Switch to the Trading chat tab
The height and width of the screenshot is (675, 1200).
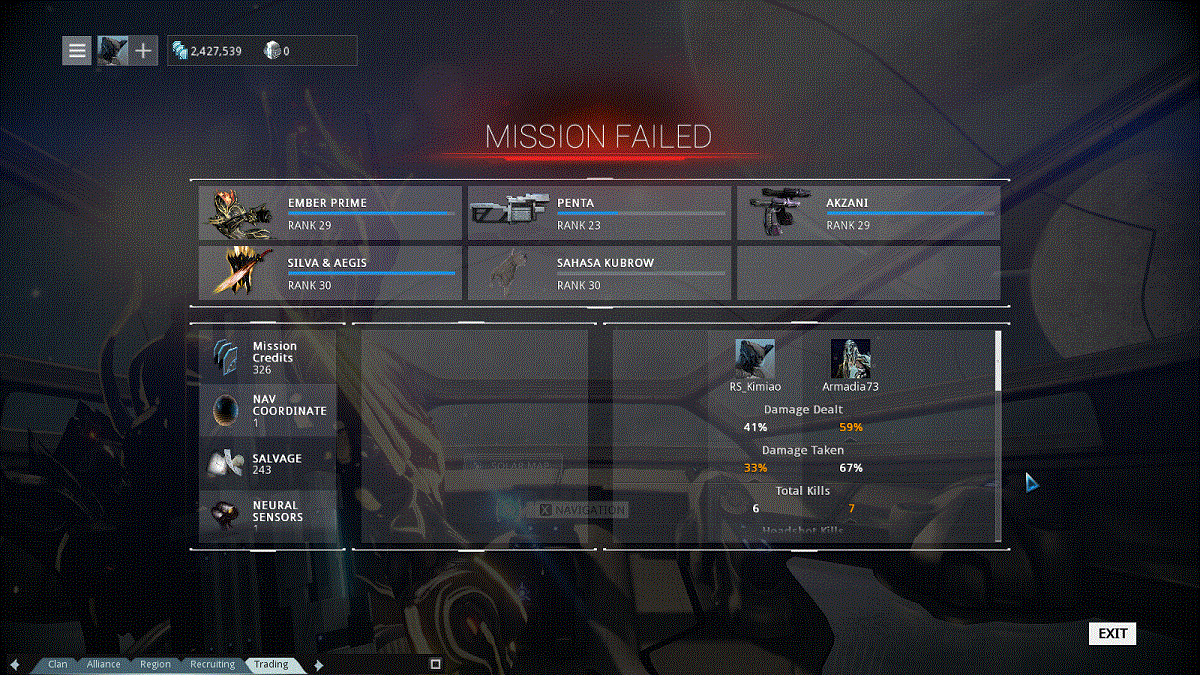271,664
